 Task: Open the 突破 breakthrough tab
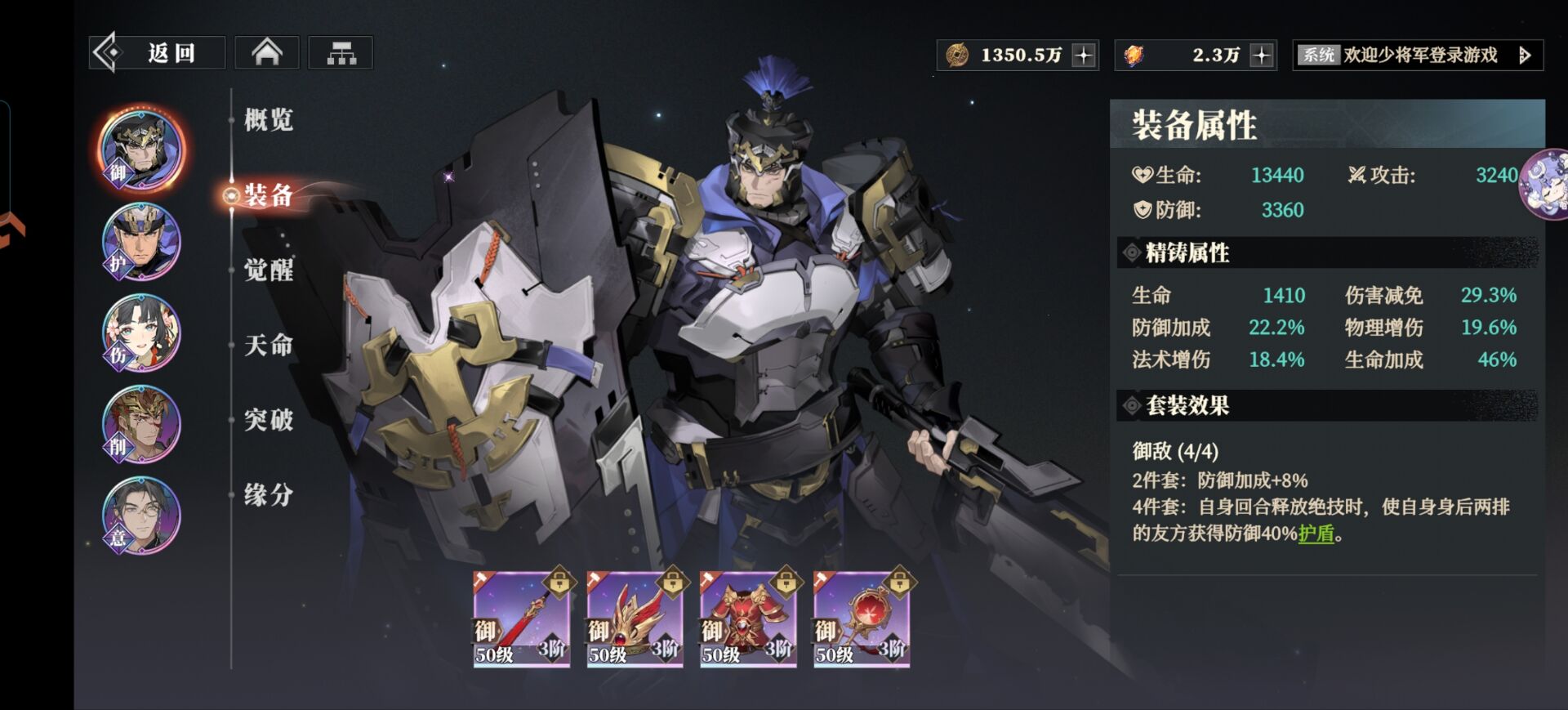point(268,420)
